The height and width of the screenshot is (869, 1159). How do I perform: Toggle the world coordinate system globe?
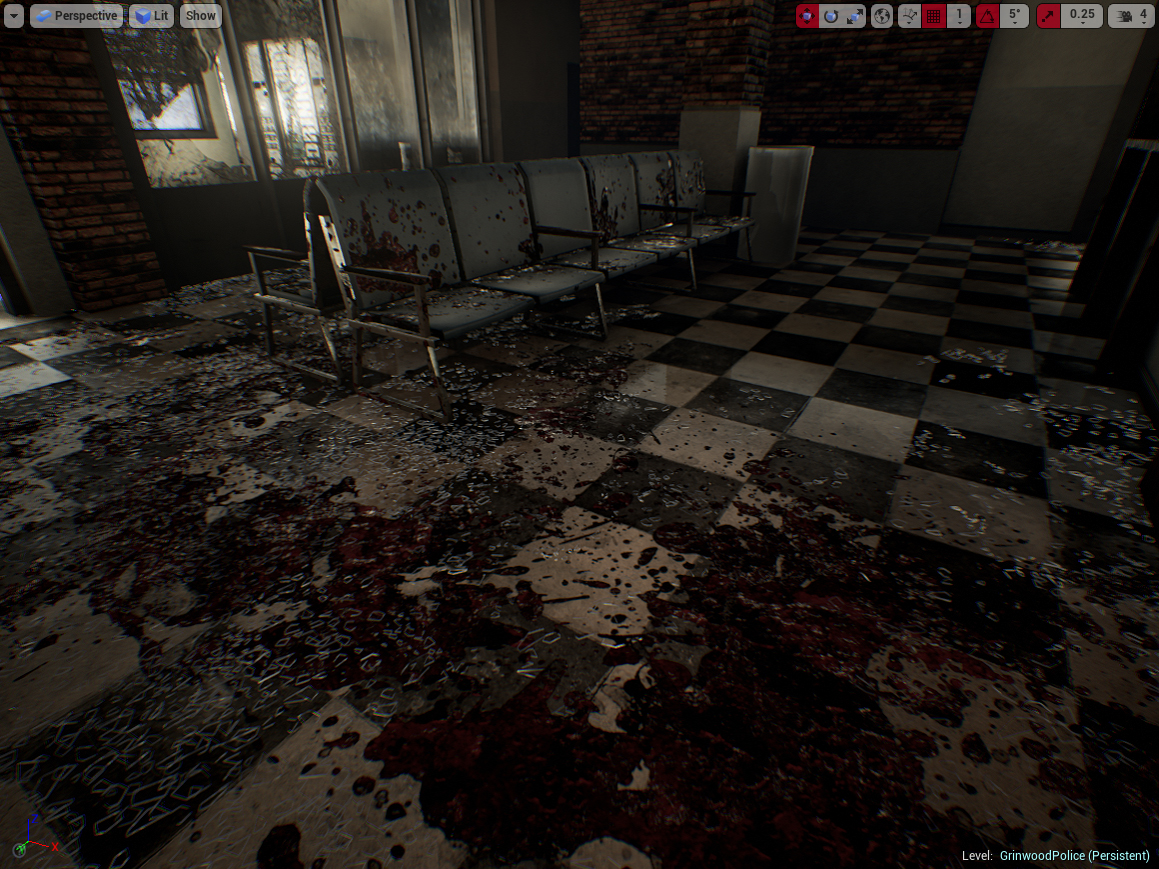881,15
